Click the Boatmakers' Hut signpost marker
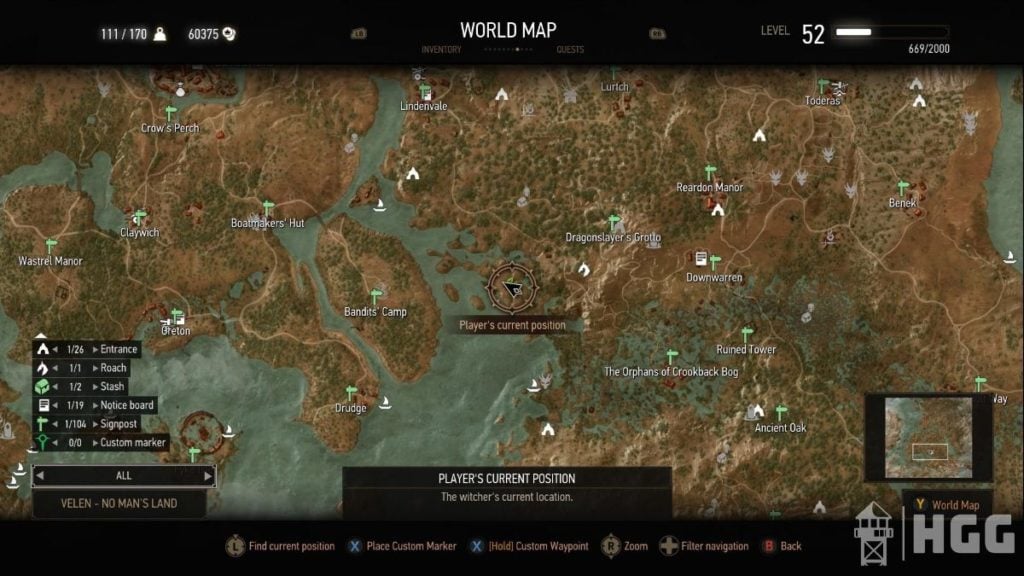The height and width of the screenshot is (576, 1024). [268, 208]
